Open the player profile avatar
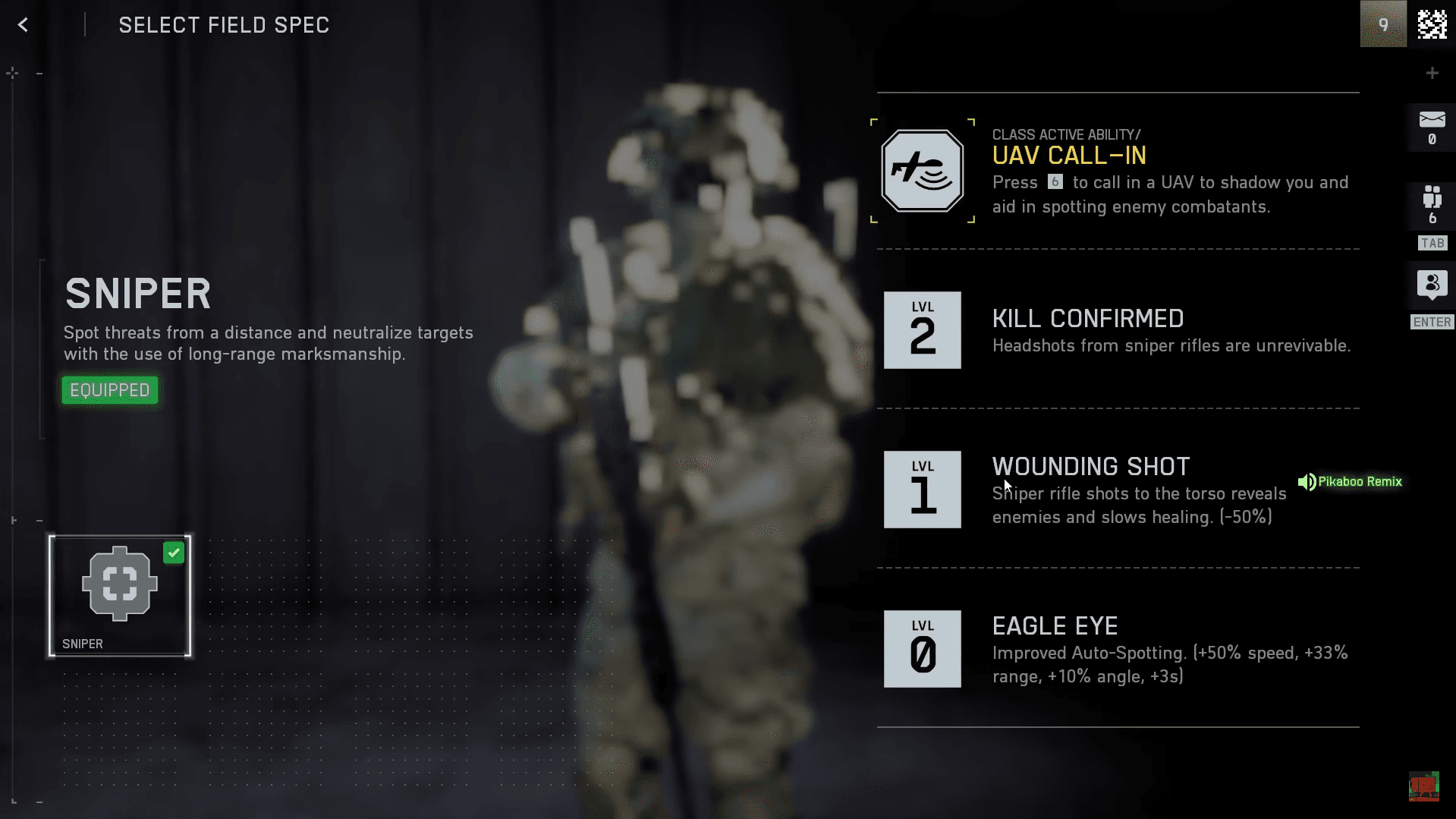Viewport: 1456px width, 819px height. [1382, 25]
